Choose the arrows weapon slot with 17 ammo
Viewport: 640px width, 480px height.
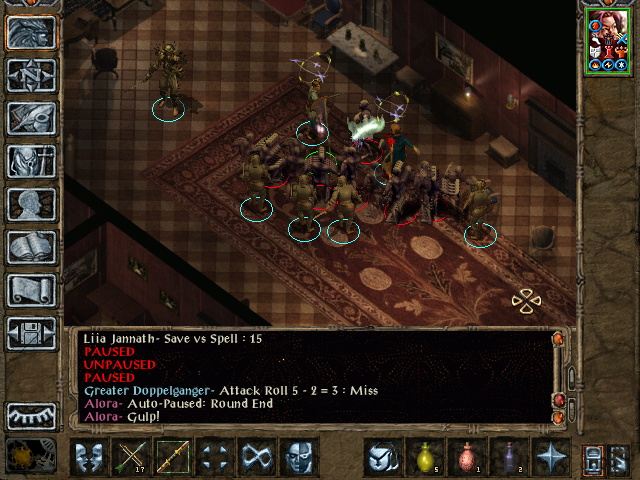(131, 458)
